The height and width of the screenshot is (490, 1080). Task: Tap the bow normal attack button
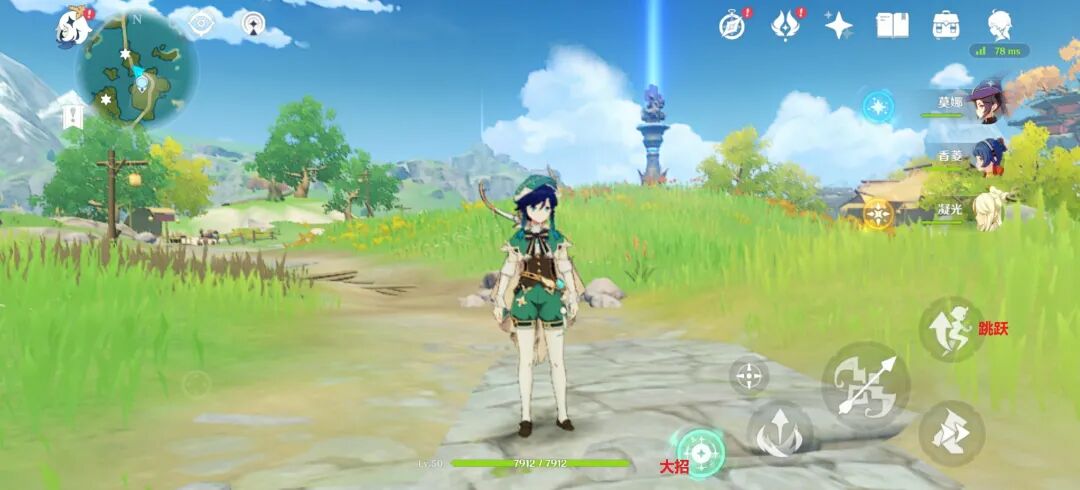[x=865, y=385]
